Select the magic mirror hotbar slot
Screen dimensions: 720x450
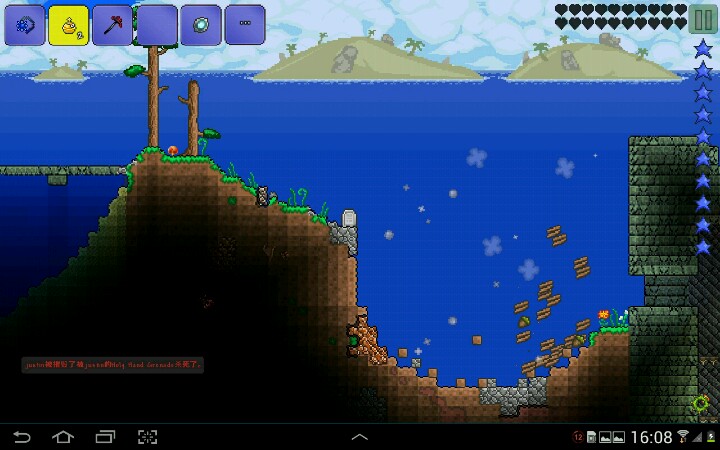click(x=201, y=25)
